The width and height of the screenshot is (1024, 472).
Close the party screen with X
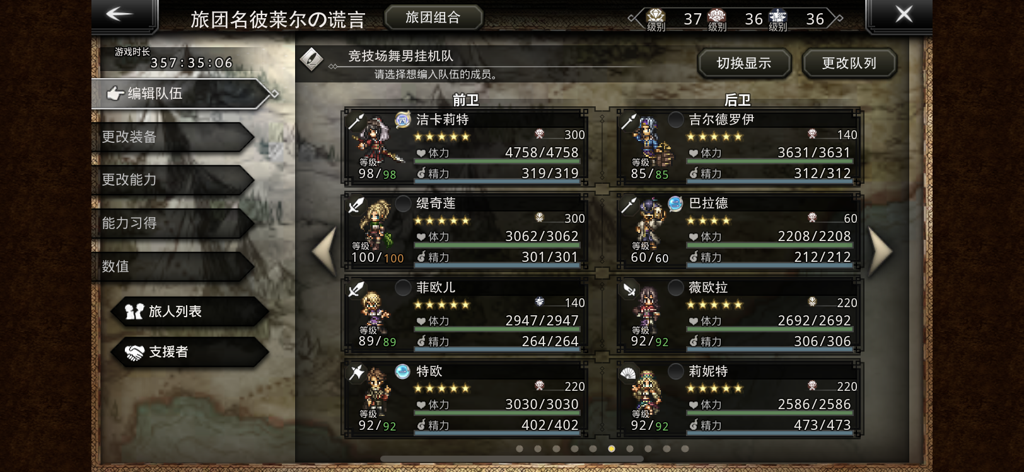pyautogui.click(x=903, y=15)
